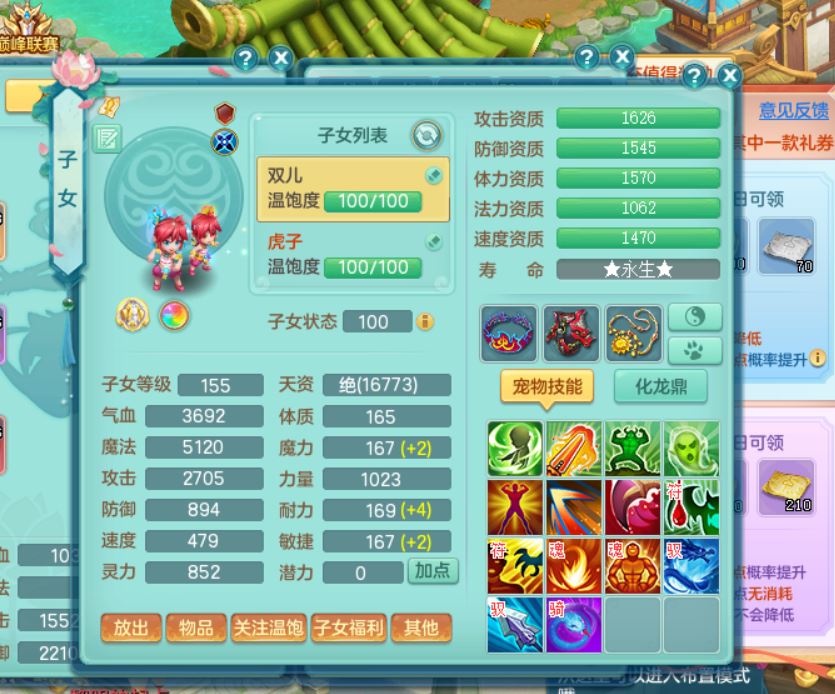Click the 其他 button
The height and width of the screenshot is (694, 835).
point(420,628)
